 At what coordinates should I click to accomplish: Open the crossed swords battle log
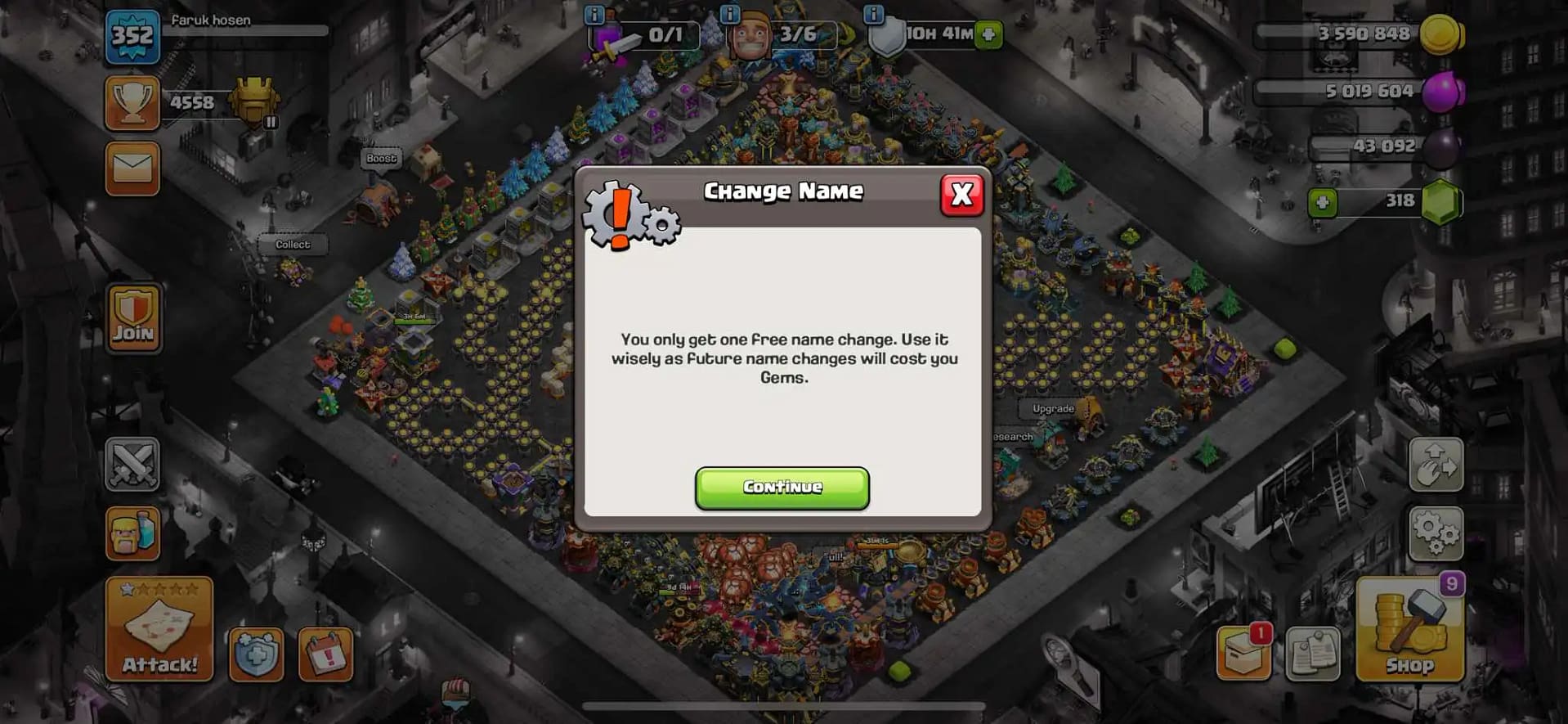click(x=132, y=465)
